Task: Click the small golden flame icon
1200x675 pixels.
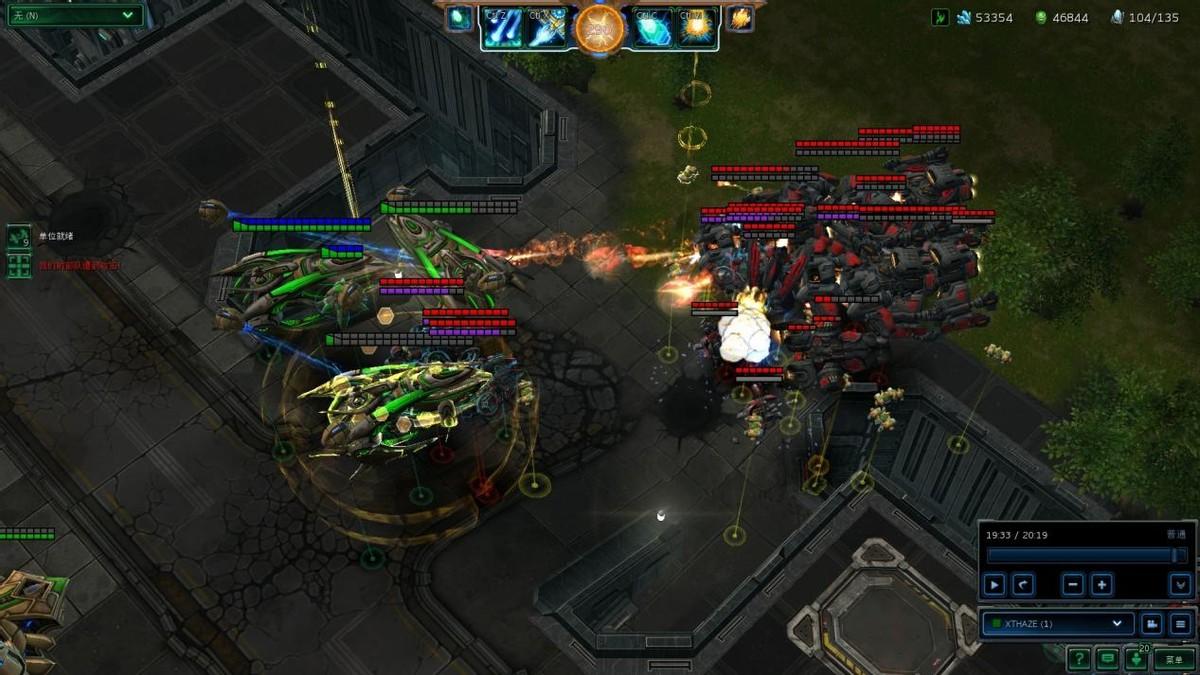Action: (741, 18)
